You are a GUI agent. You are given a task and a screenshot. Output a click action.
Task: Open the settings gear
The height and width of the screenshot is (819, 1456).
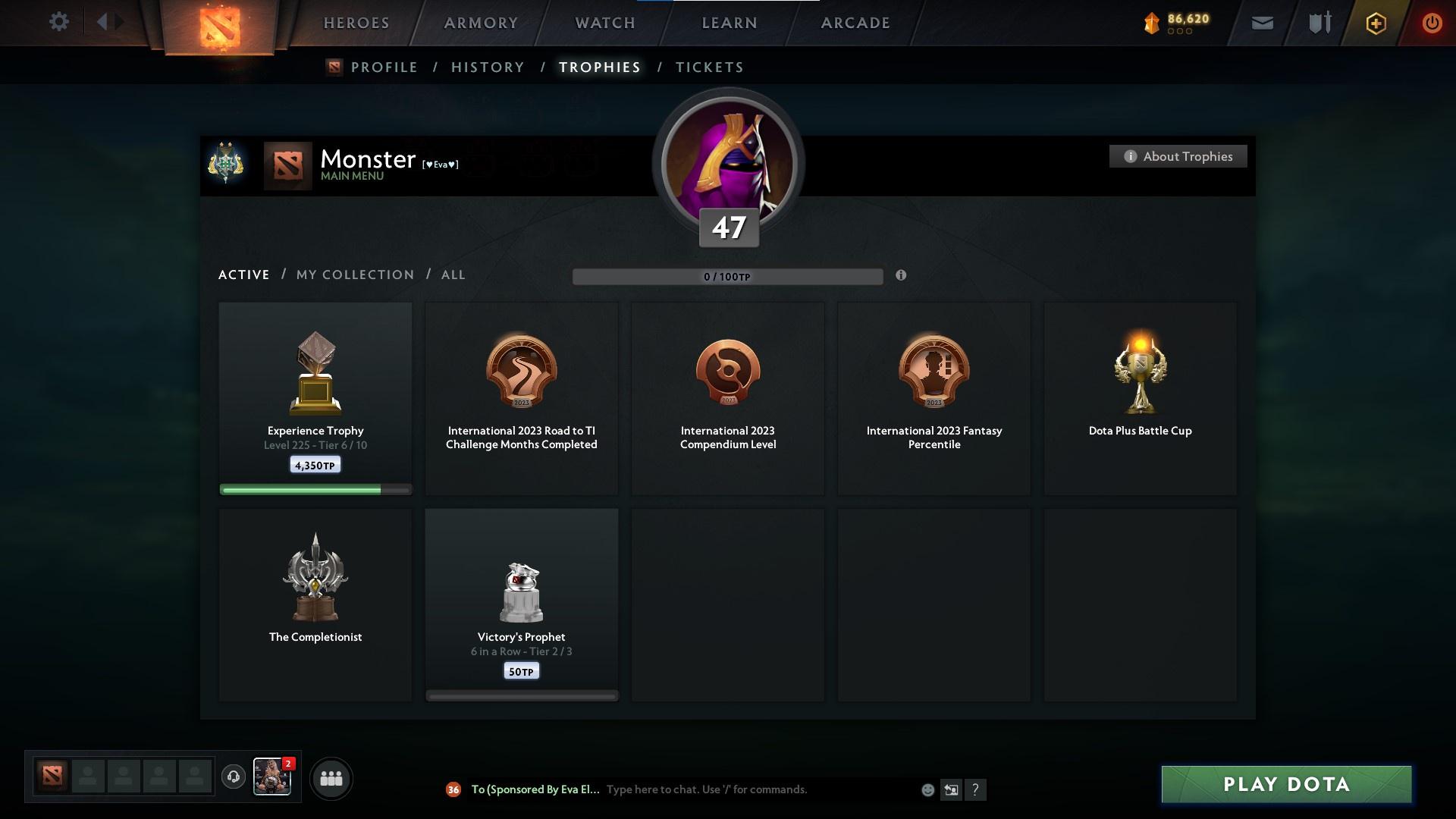59,22
